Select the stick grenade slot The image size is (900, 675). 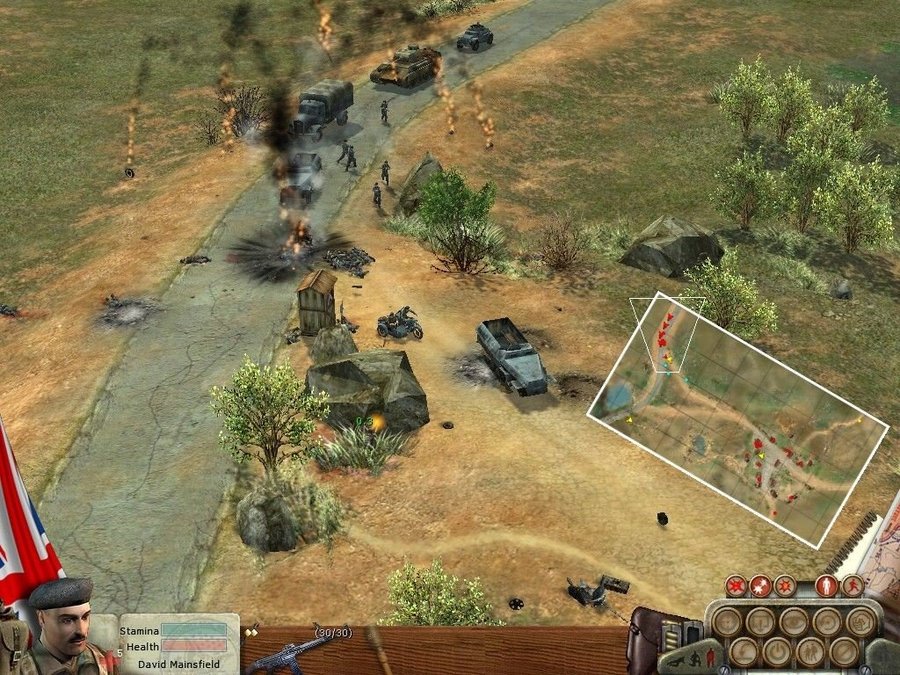(378, 650)
